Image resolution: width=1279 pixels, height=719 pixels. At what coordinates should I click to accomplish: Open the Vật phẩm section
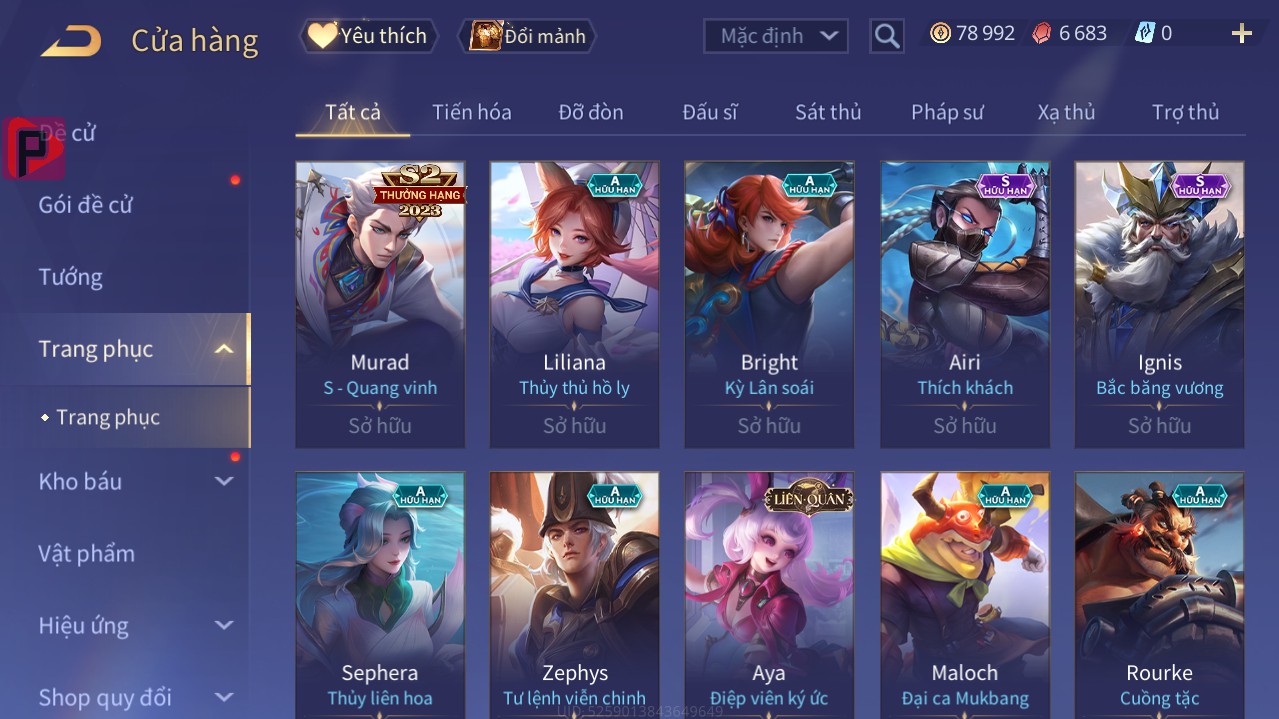click(x=87, y=553)
